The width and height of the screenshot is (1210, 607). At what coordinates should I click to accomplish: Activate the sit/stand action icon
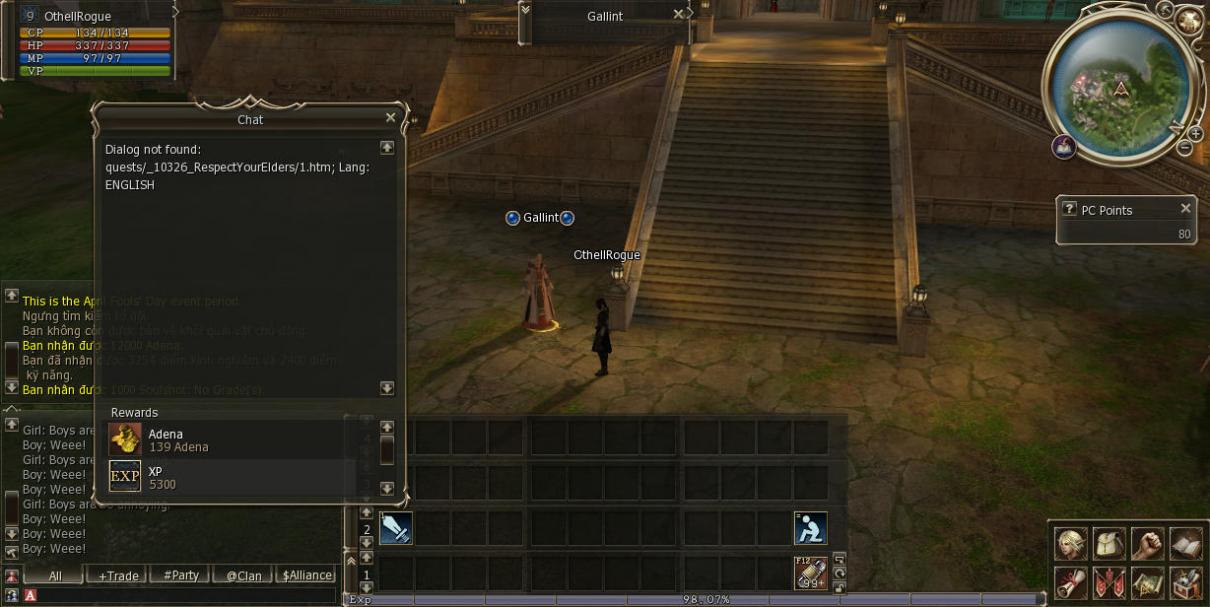[x=810, y=529]
